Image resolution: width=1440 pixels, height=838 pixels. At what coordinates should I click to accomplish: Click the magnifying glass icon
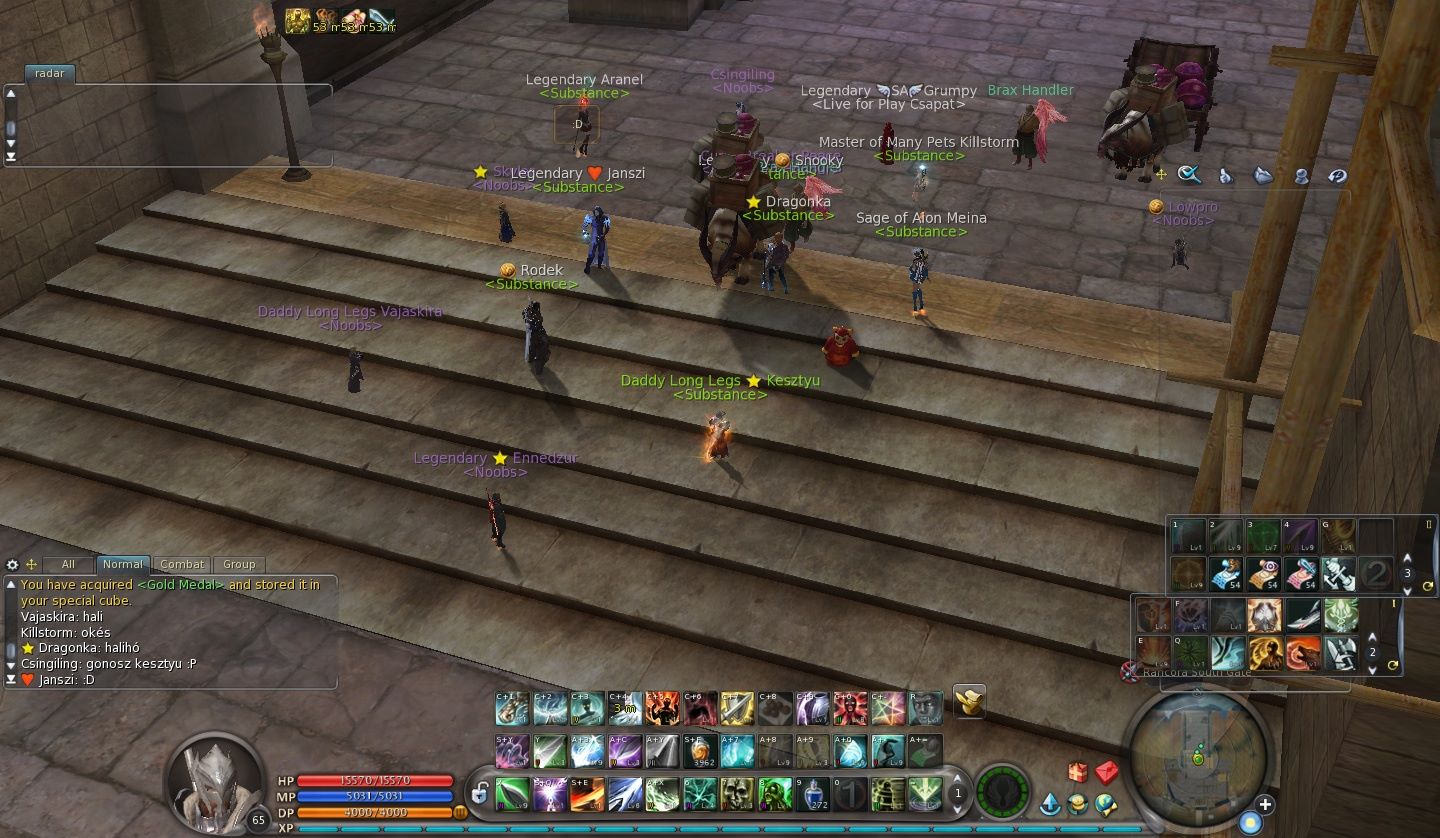pyautogui.click(x=1188, y=175)
